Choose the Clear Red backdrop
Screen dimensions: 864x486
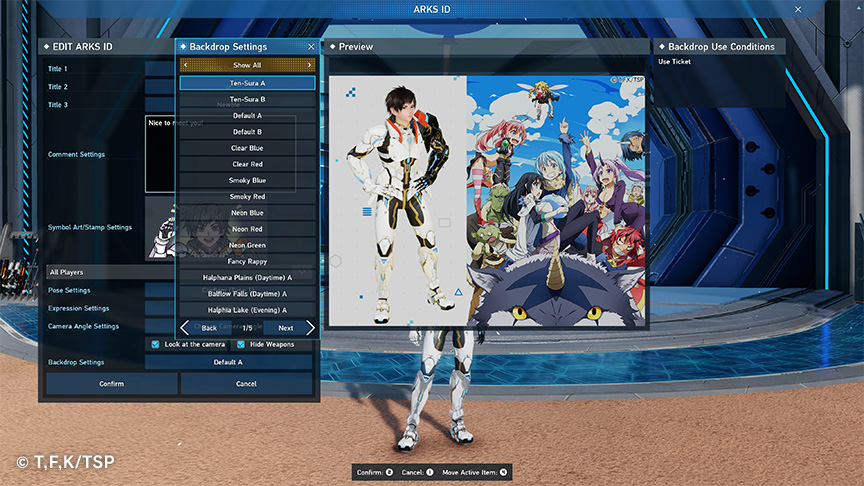click(x=247, y=164)
